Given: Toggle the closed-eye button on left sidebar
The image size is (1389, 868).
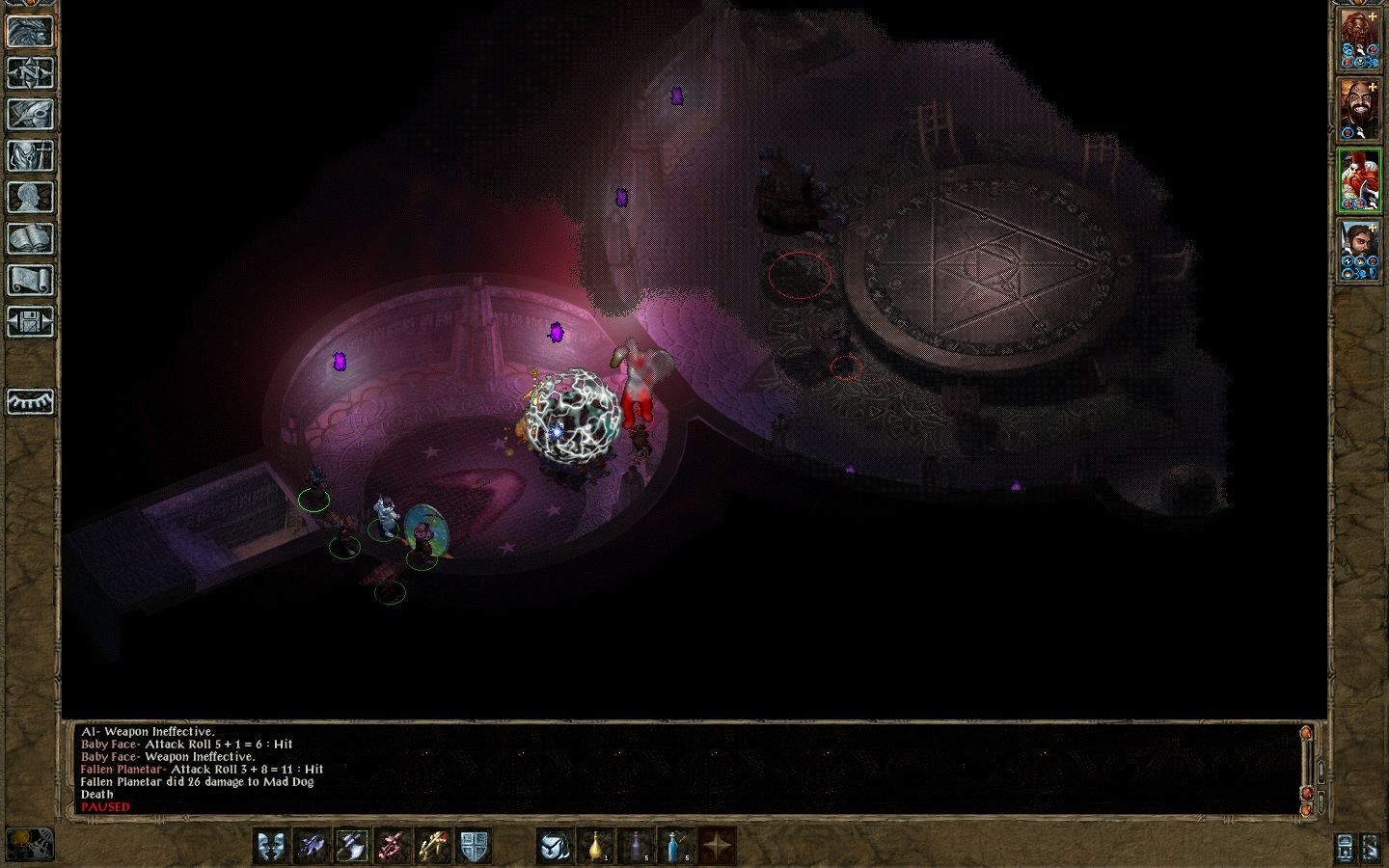Looking at the screenshot, I should (30, 401).
